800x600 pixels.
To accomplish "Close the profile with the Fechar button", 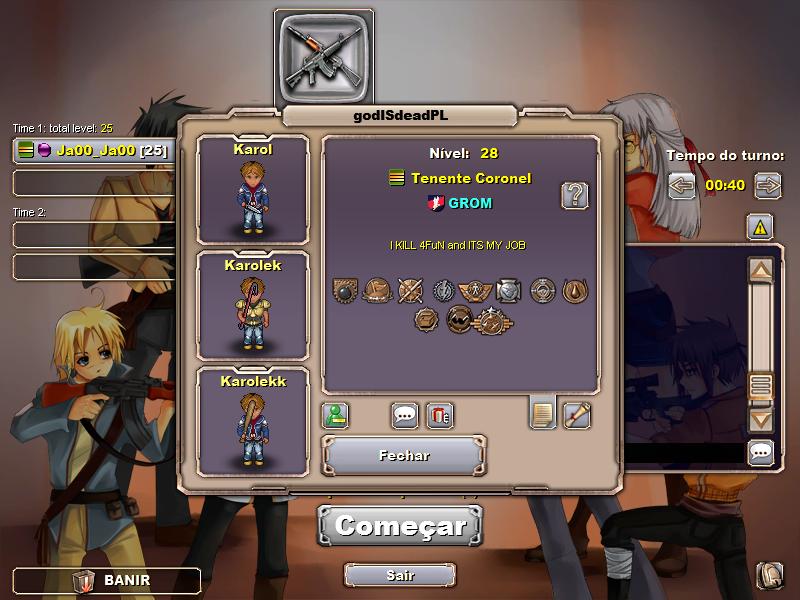I will click(404, 455).
